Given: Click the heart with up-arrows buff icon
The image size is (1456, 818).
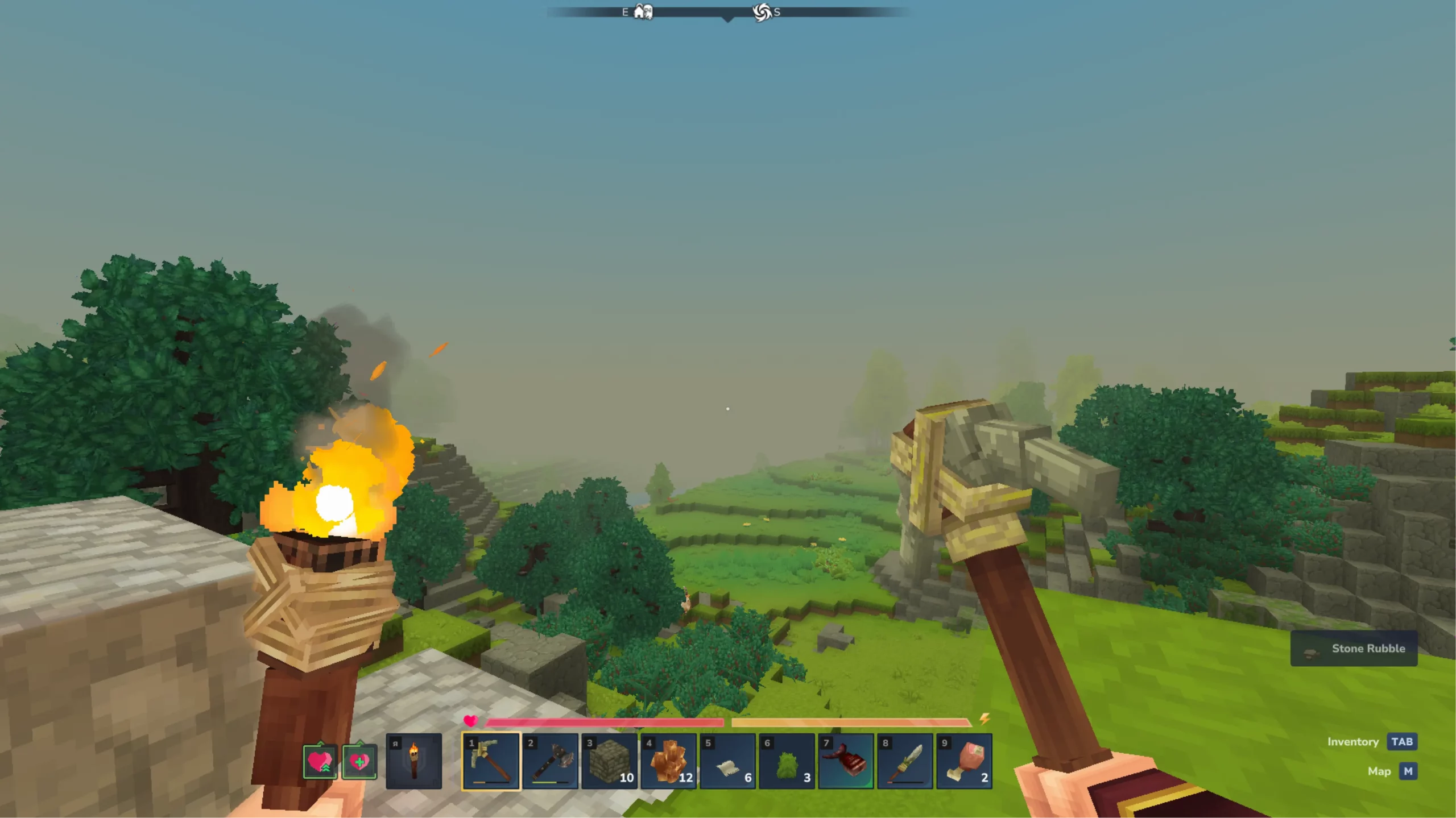Looking at the screenshot, I should point(320,761).
